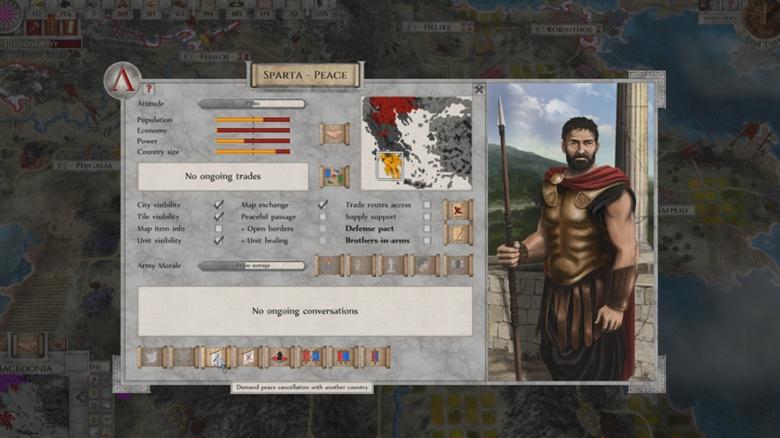Viewport: 780px width, 438px height.
Task: Toggle the City visibility checkbox
Action: [218, 205]
